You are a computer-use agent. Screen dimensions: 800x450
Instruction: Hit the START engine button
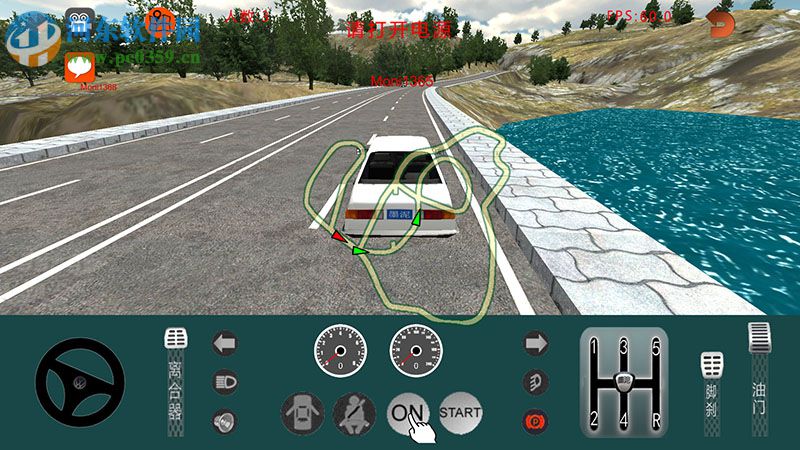tap(460, 411)
